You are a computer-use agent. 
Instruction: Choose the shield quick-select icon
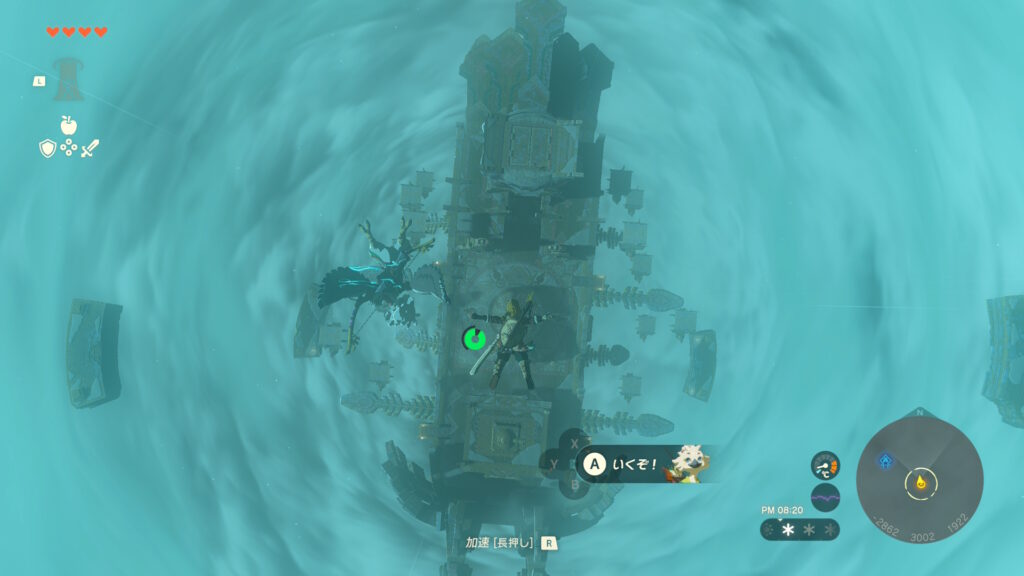pyautogui.click(x=46, y=148)
